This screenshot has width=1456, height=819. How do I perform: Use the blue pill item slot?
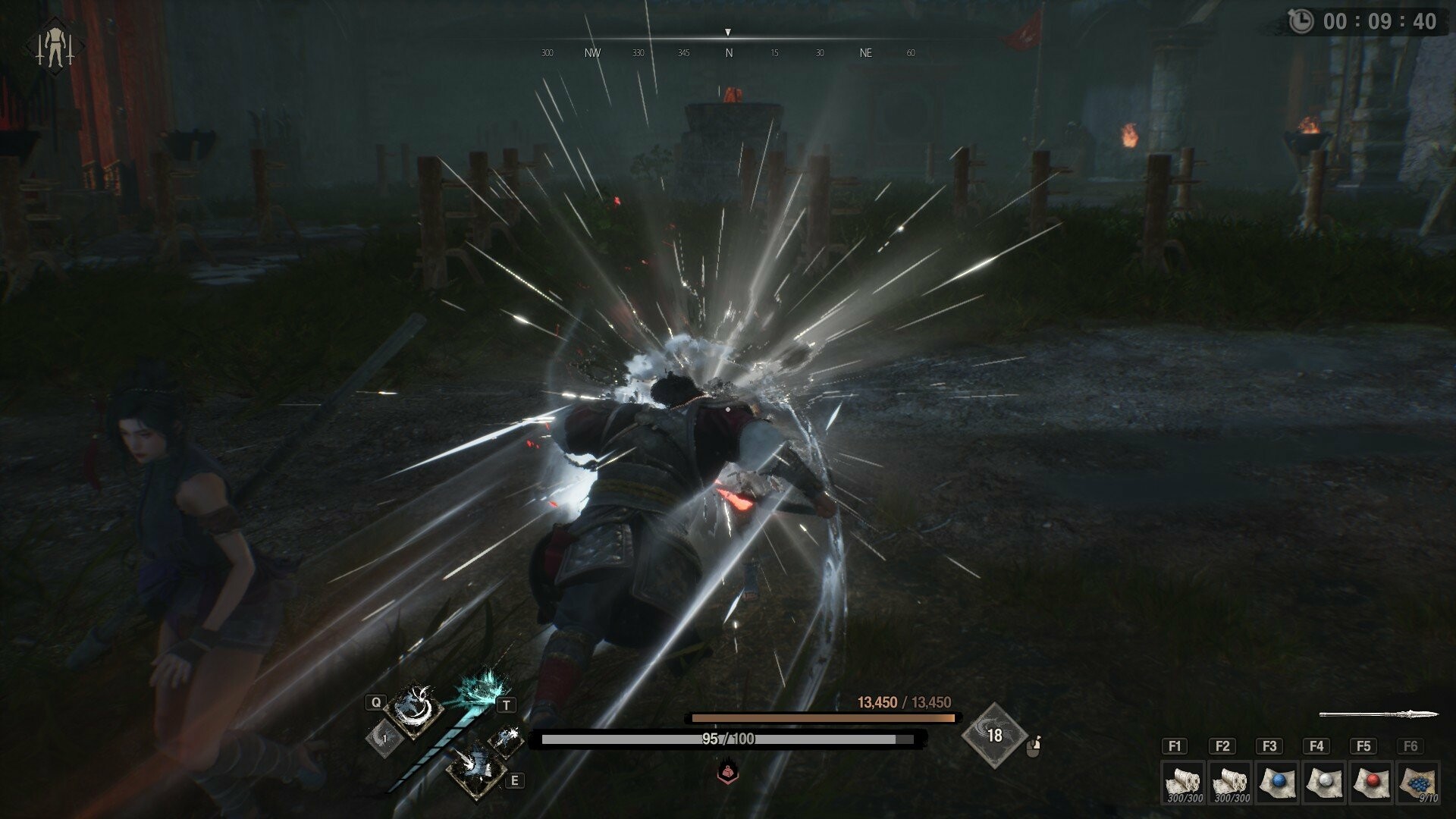pos(1279,782)
